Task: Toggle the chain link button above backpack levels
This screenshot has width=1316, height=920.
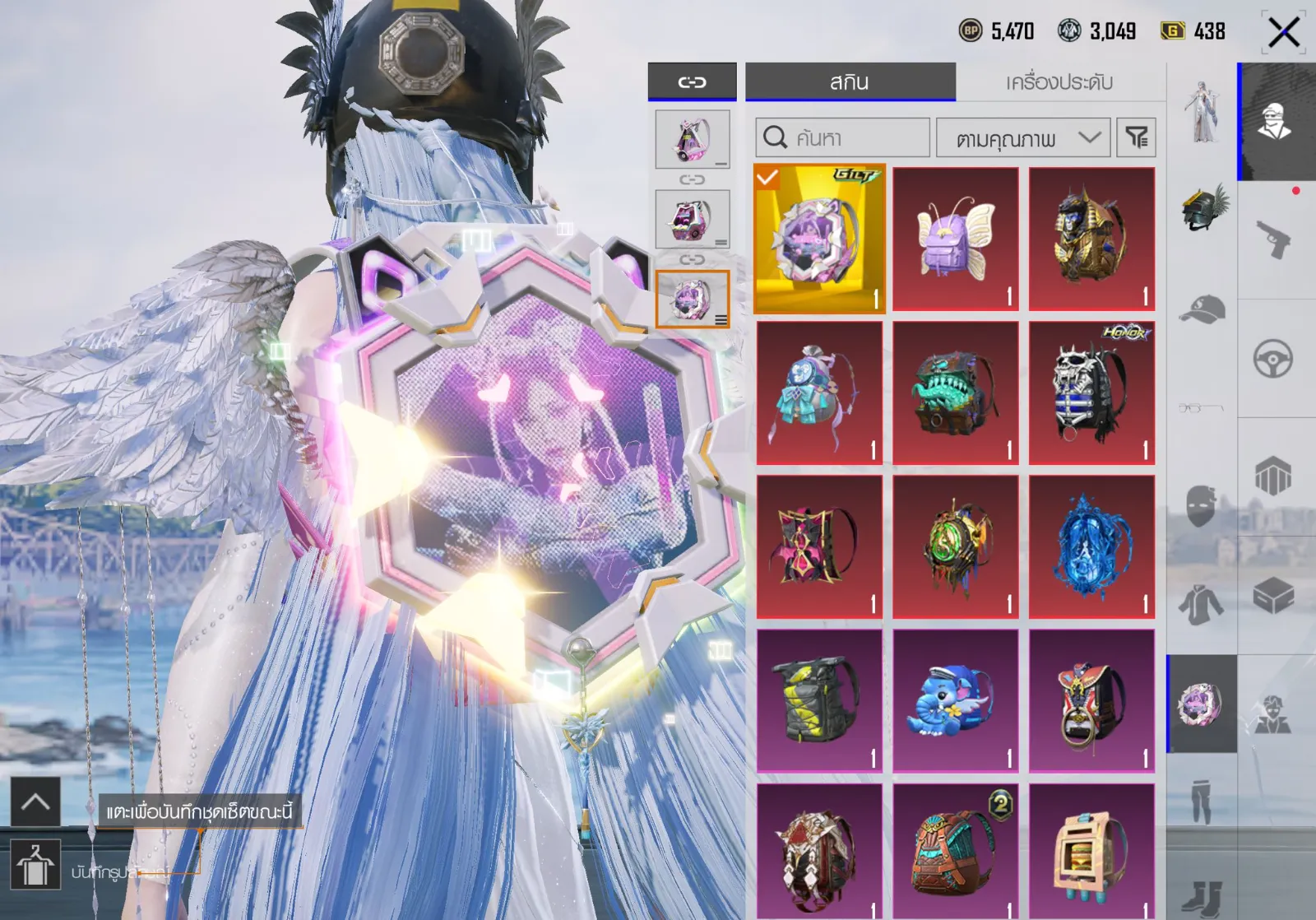Action: (692, 82)
